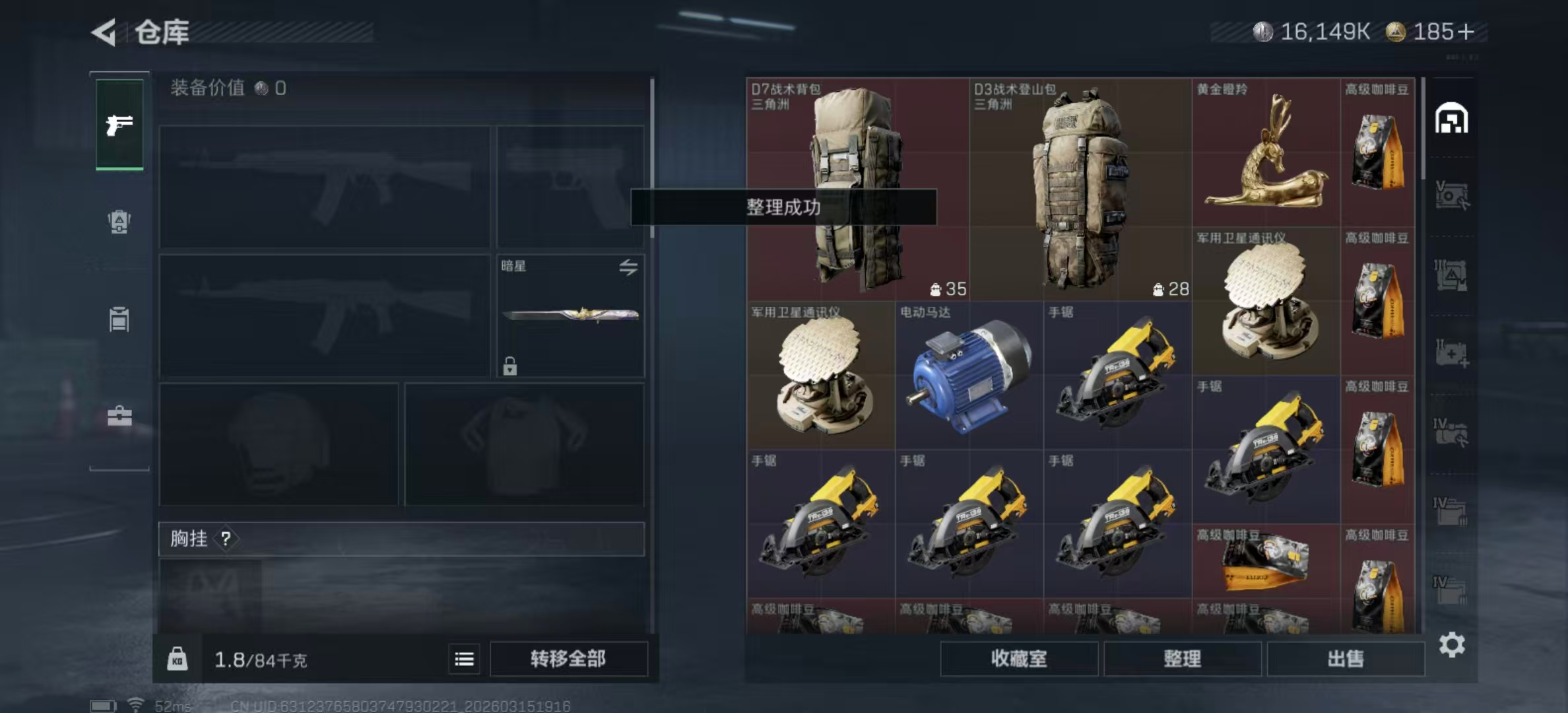
Task: Open the 出售 sell menu
Action: (1345, 658)
